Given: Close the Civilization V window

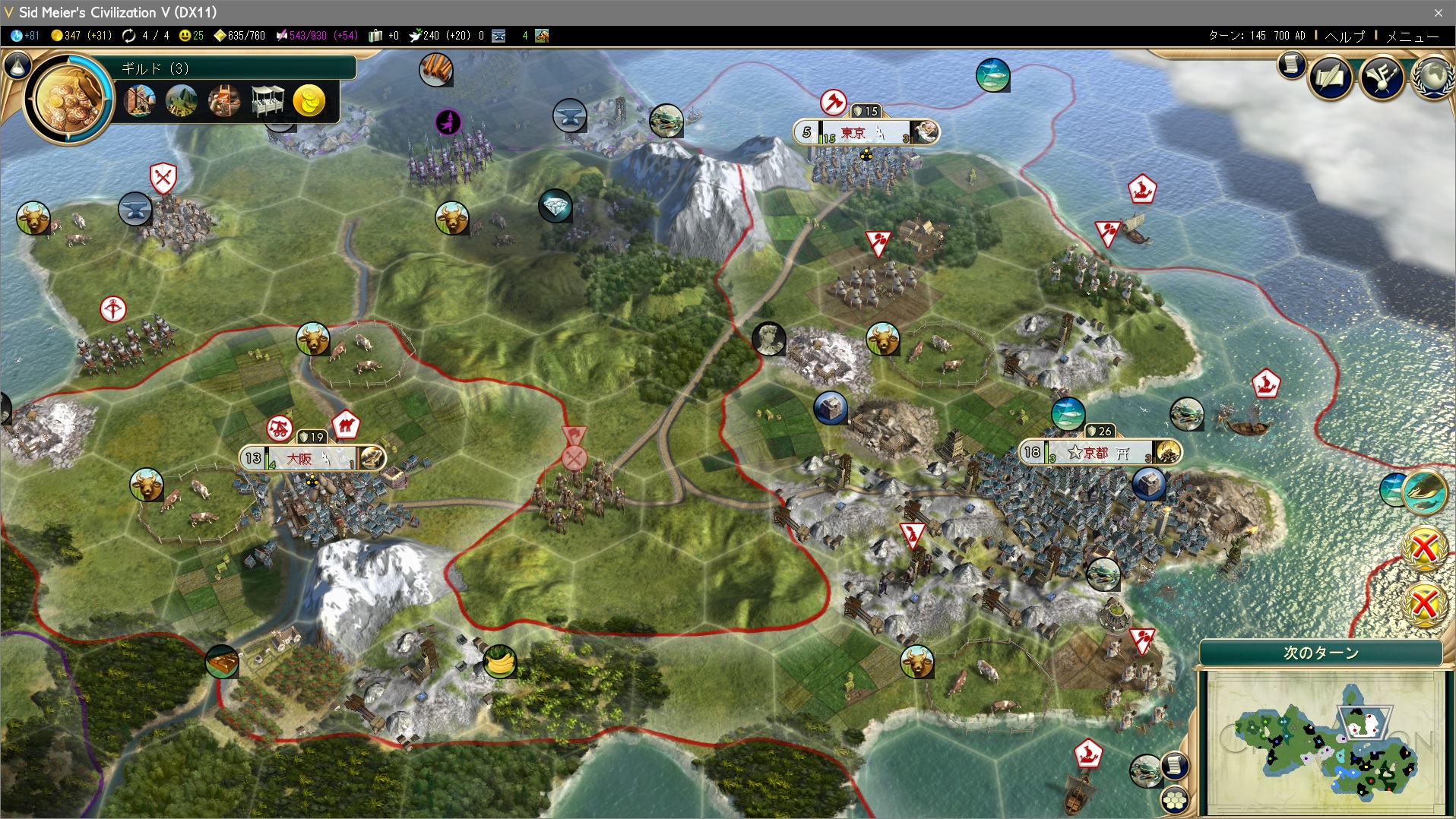Looking at the screenshot, I should coord(1438,12).
